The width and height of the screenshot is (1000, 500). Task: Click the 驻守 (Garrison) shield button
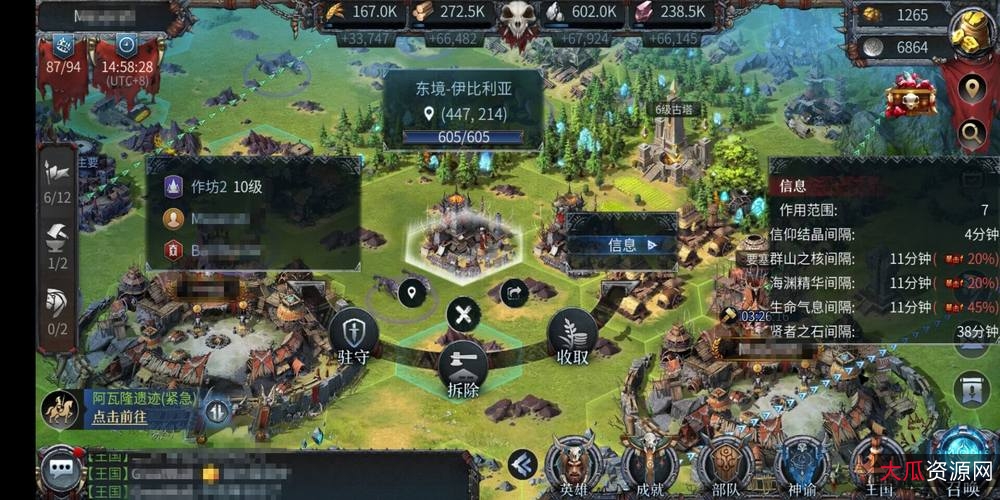coord(354,334)
